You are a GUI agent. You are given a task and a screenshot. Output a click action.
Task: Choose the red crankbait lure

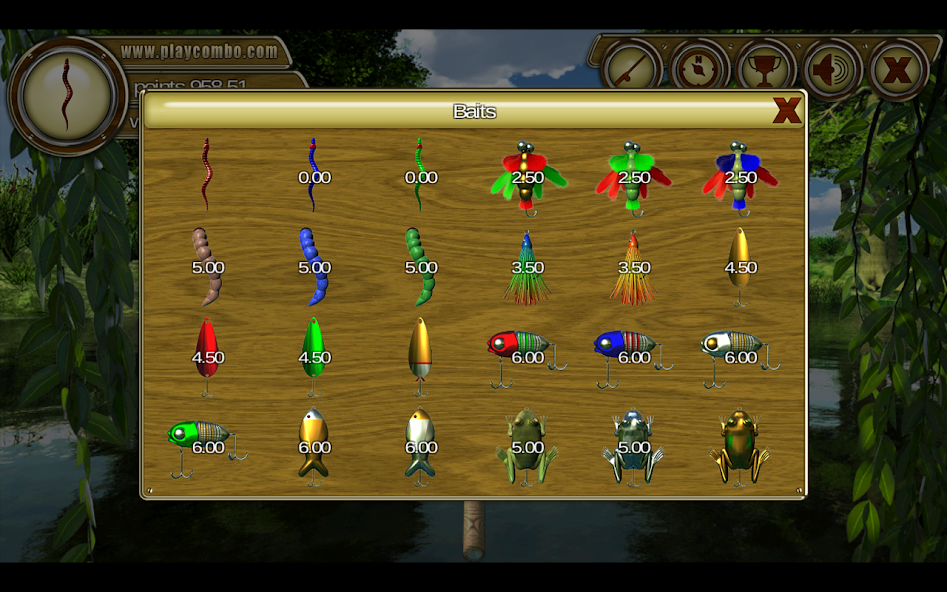522,352
